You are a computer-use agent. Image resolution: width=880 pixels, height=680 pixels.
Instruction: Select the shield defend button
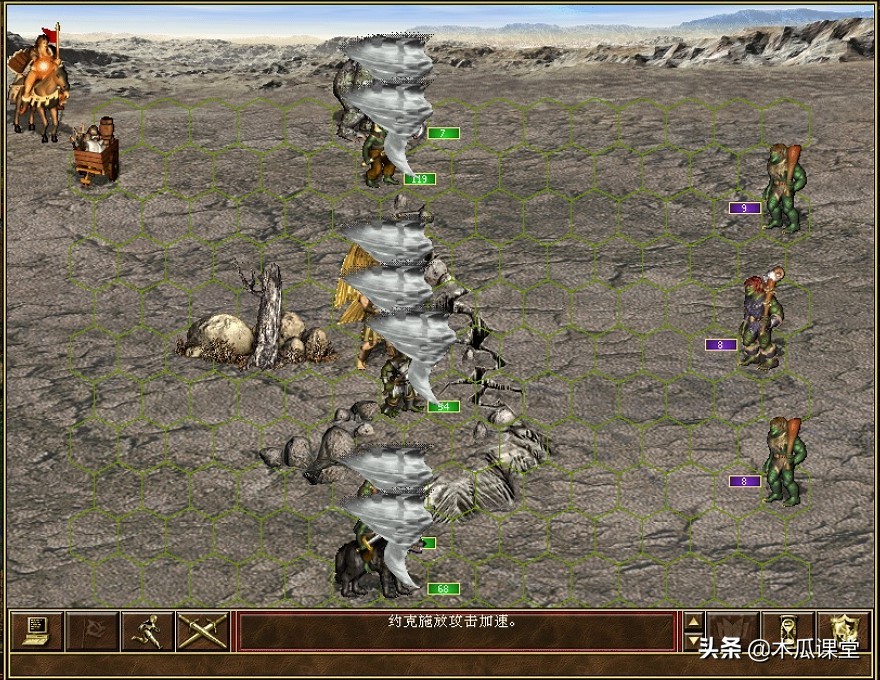click(843, 630)
